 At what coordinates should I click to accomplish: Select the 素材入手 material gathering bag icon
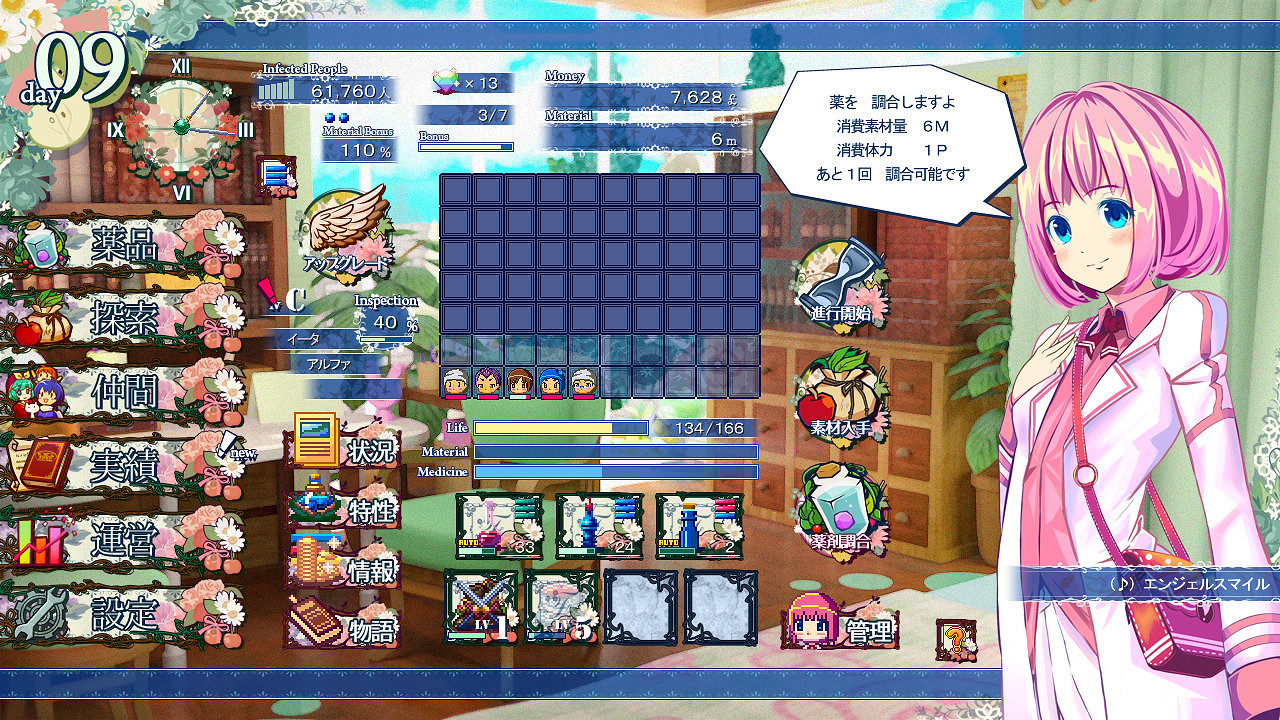coord(840,400)
